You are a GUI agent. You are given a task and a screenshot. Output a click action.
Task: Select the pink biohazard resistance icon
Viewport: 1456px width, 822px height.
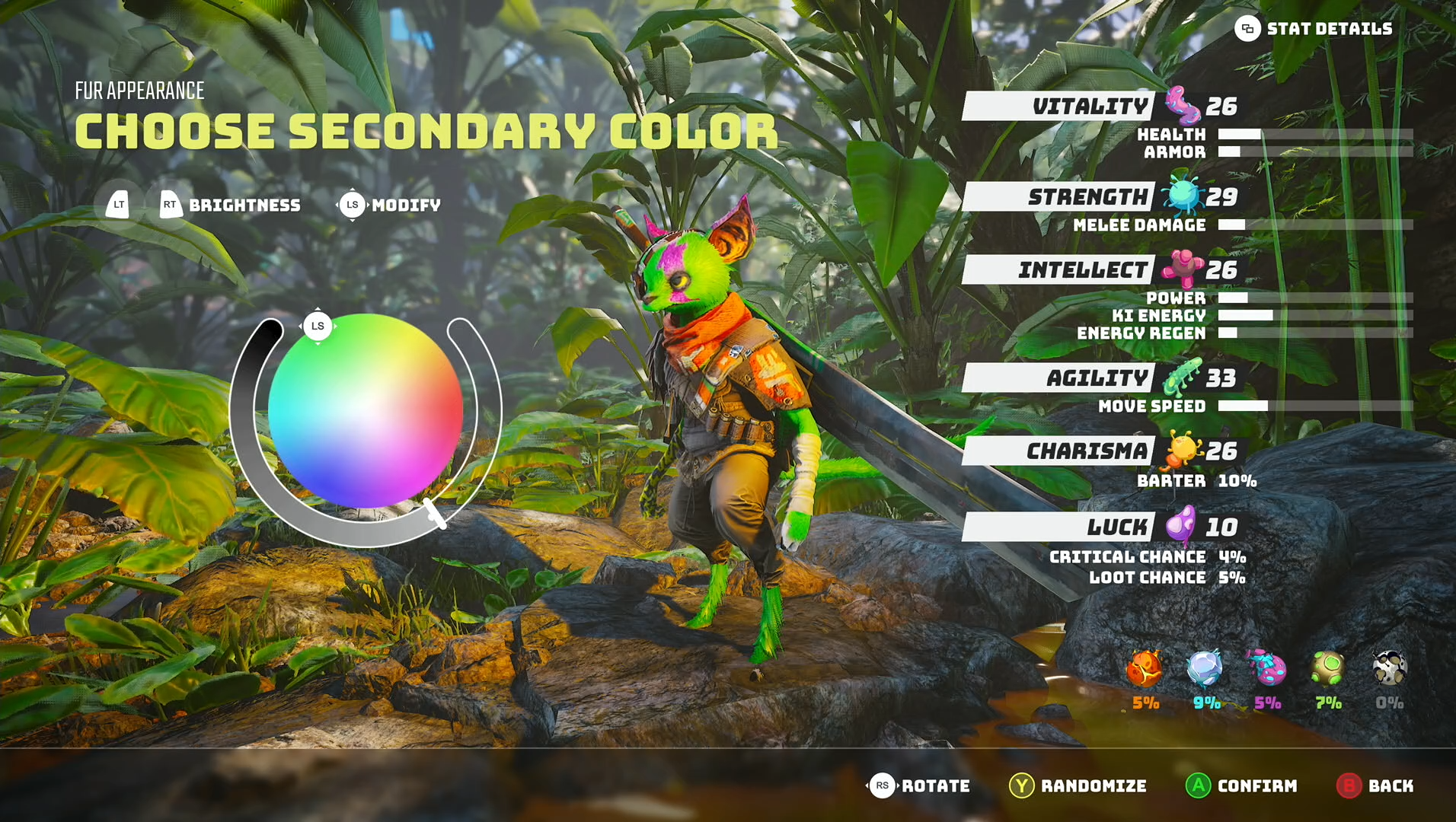coord(1266,669)
